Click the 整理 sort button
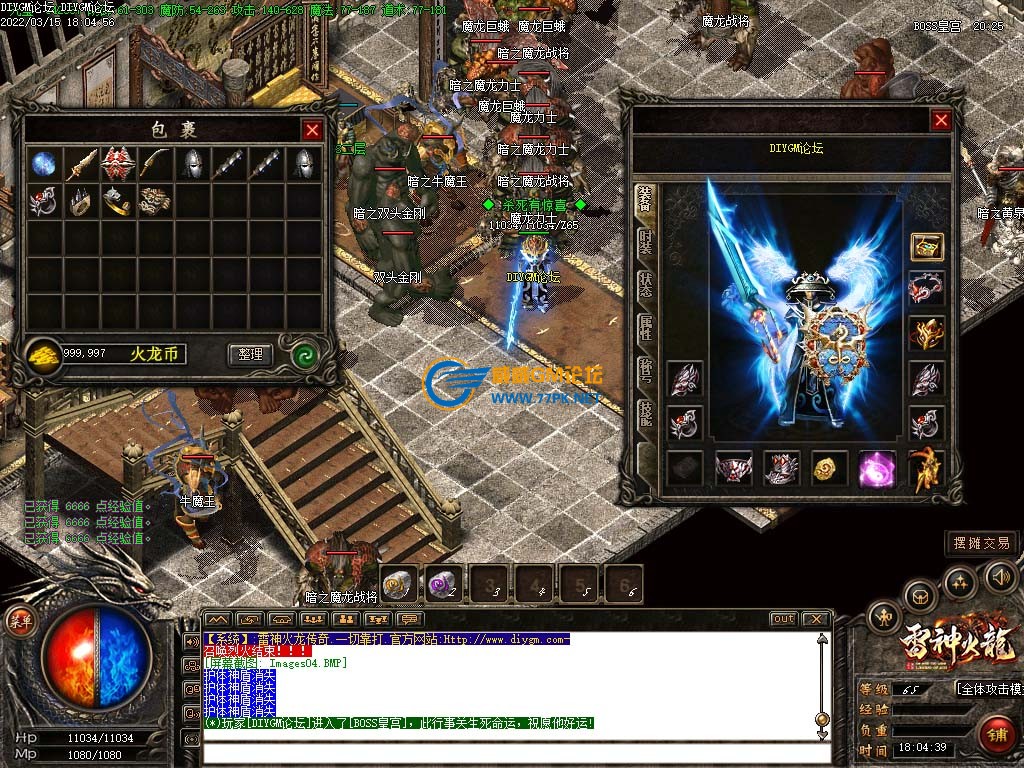This screenshot has height=768, width=1024. tap(250, 354)
